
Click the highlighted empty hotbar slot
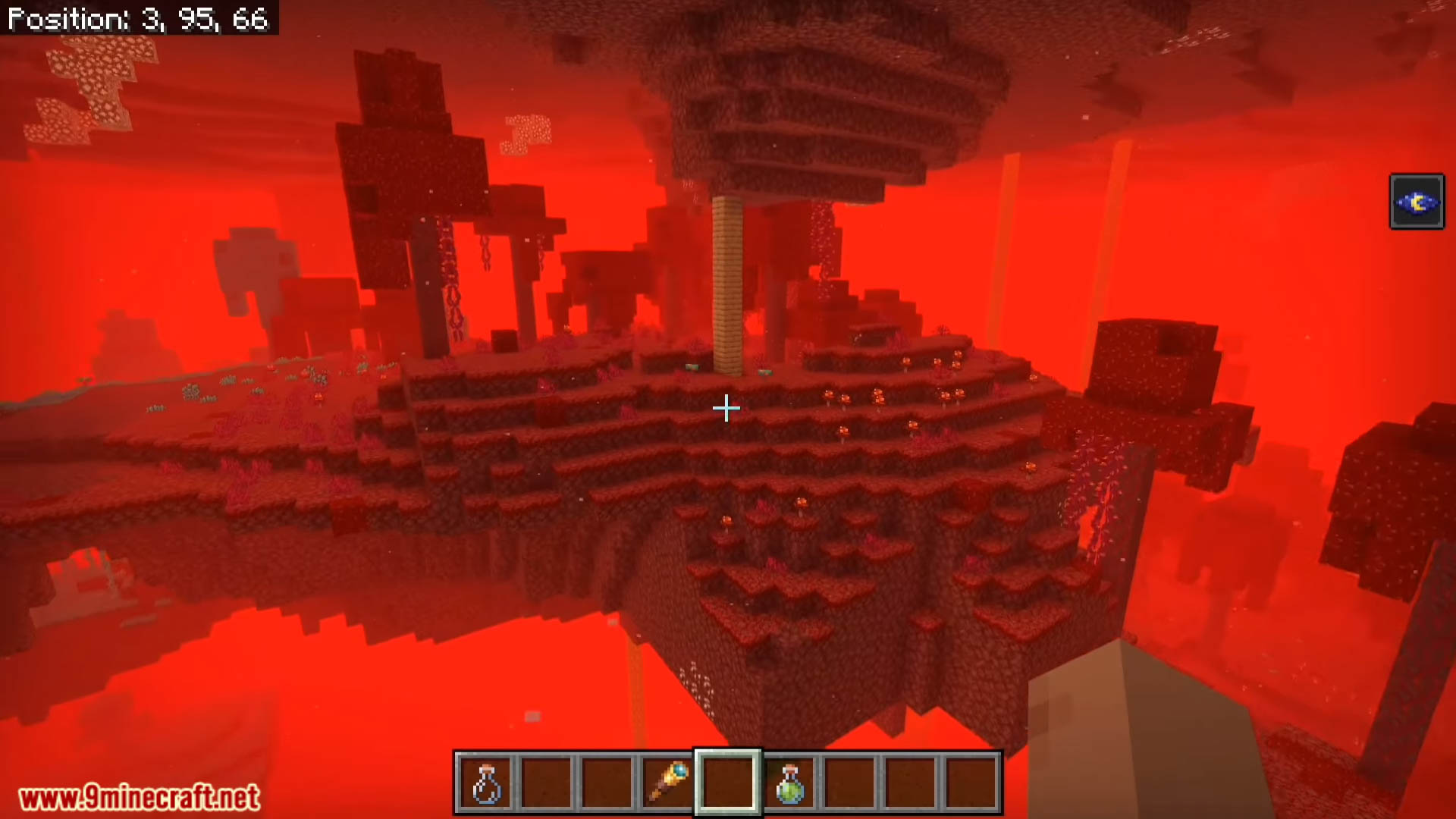pos(728,783)
